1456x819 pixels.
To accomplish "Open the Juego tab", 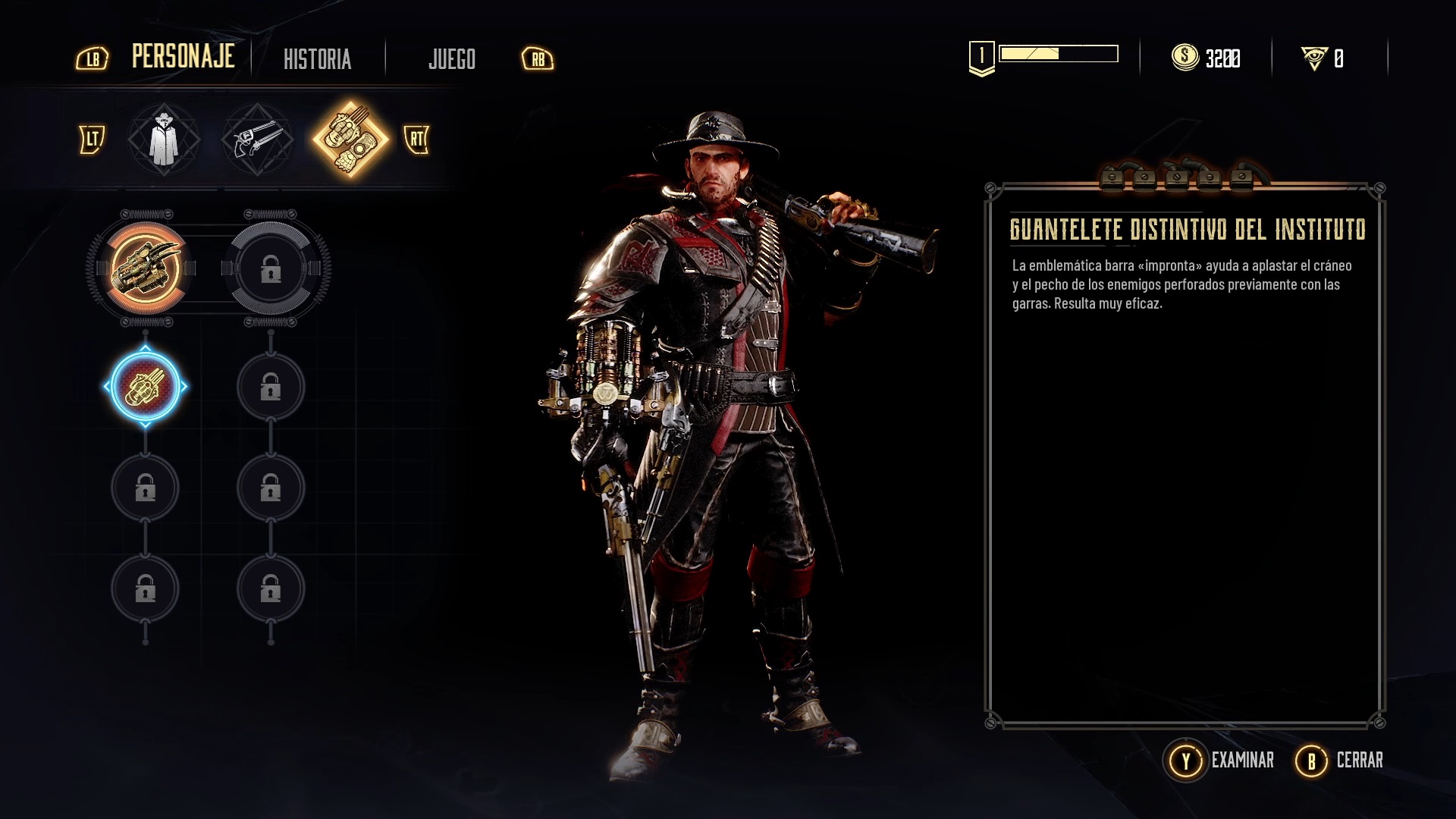I will click(x=451, y=59).
